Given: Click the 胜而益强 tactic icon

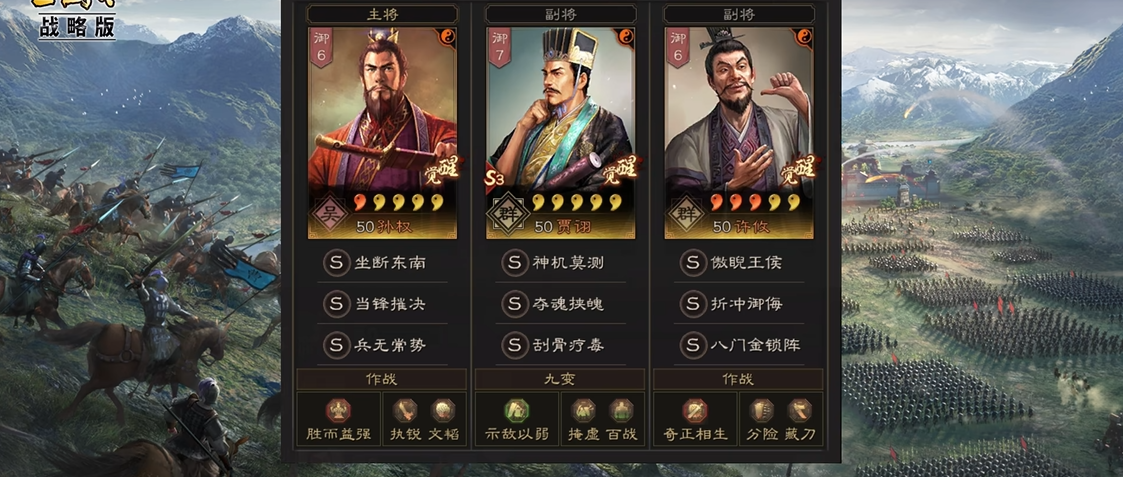Looking at the screenshot, I should pos(338,410).
